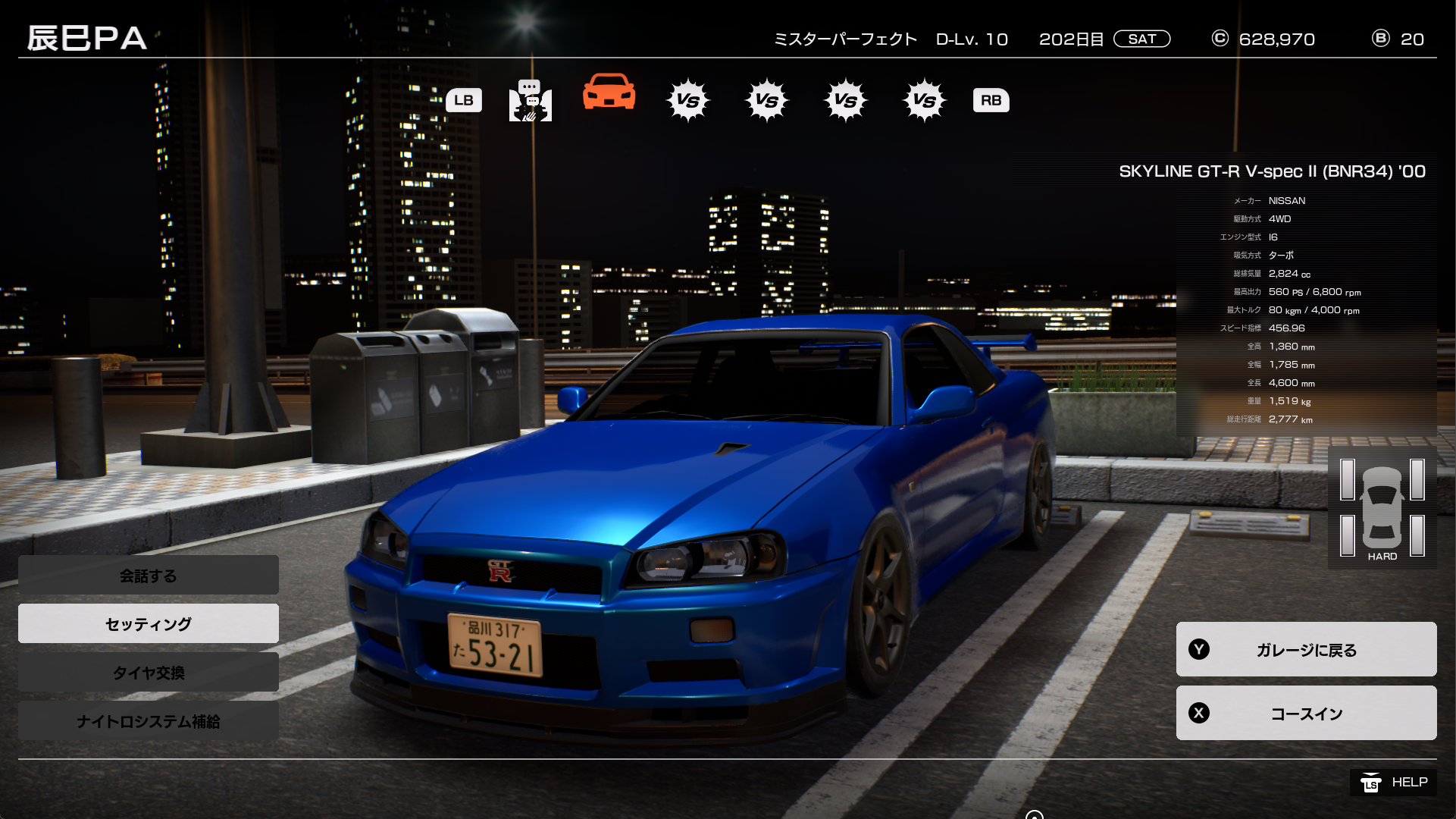Viewport: 1456px width, 819px height.
Task: Open the HARD tire status panel
Action: (x=1382, y=508)
